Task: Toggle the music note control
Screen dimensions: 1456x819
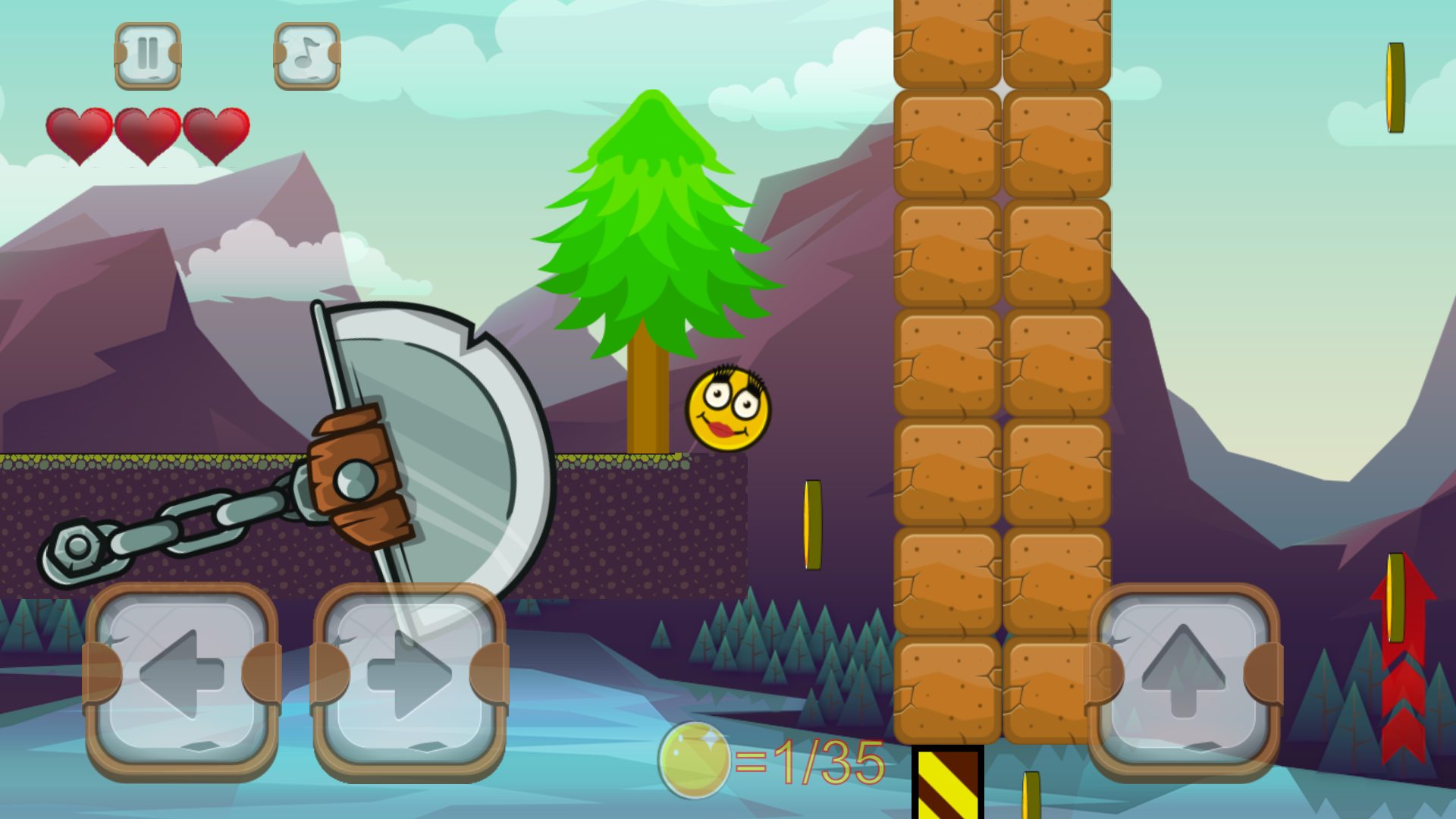Action: pos(306,55)
